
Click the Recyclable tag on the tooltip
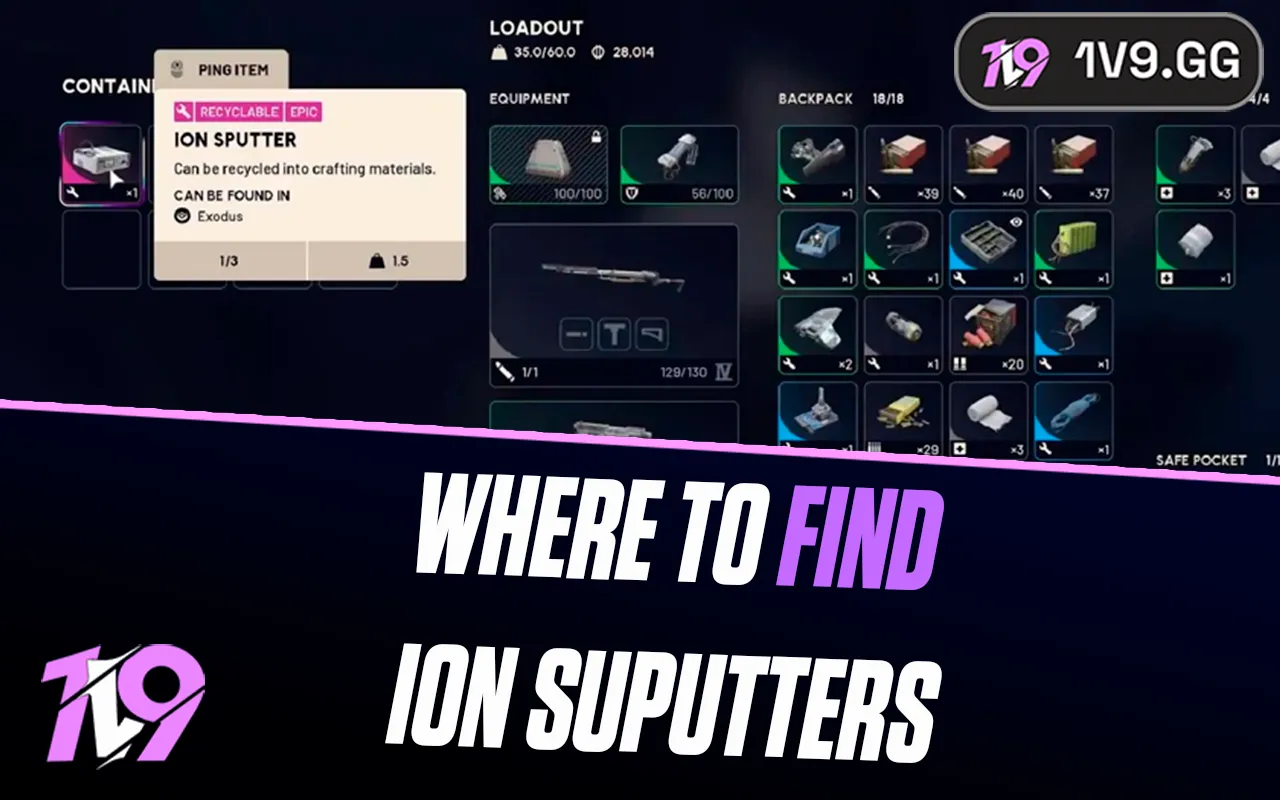[x=240, y=112]
